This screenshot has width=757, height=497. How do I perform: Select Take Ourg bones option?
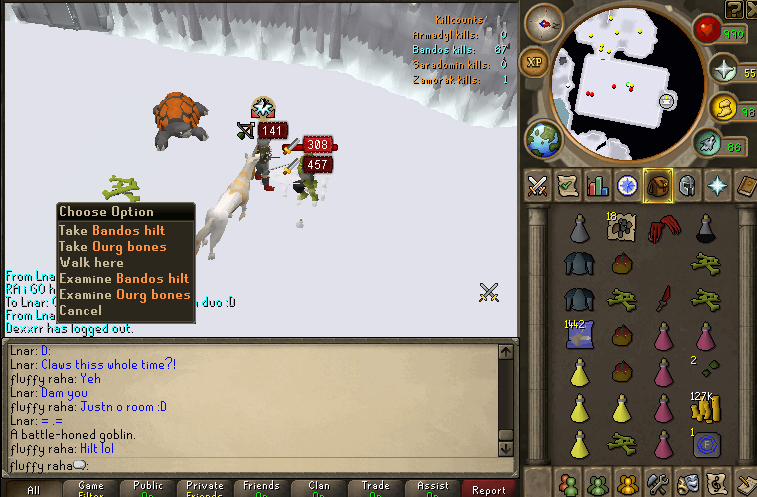coord(112,247)
